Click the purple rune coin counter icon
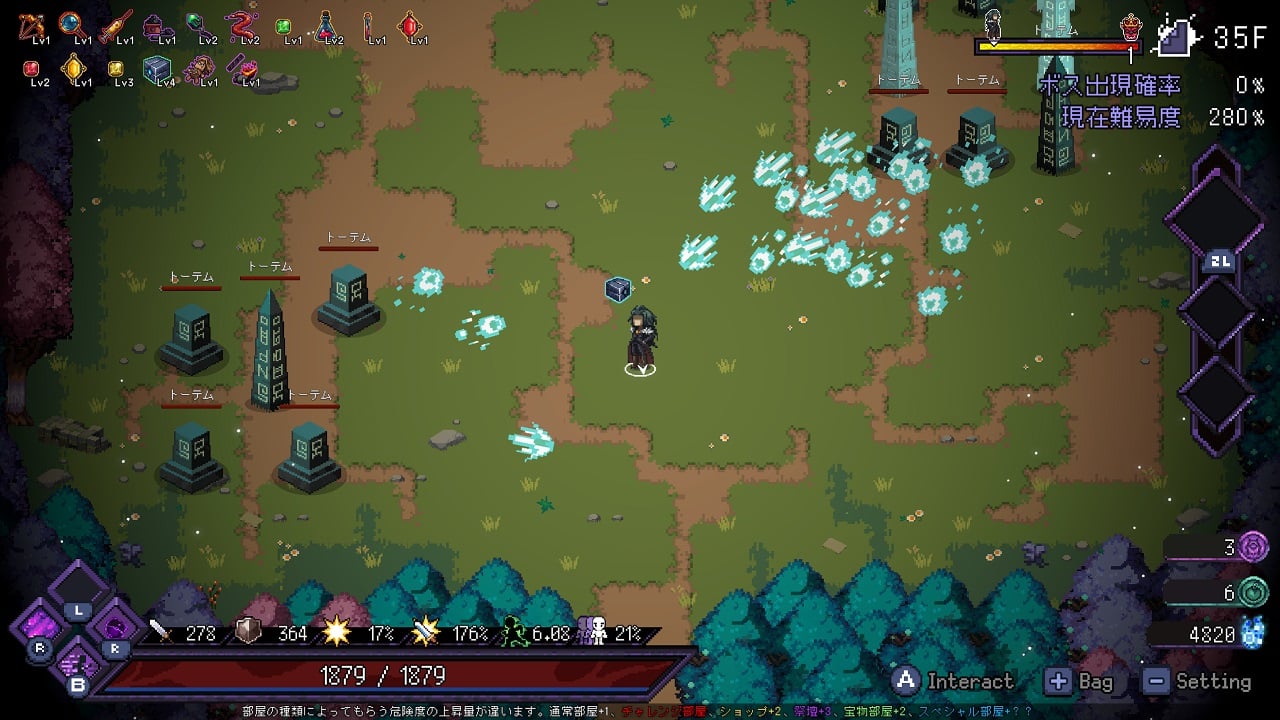Image resolution: width=1280 pixels, height=720 pixels. [1253, 547]
